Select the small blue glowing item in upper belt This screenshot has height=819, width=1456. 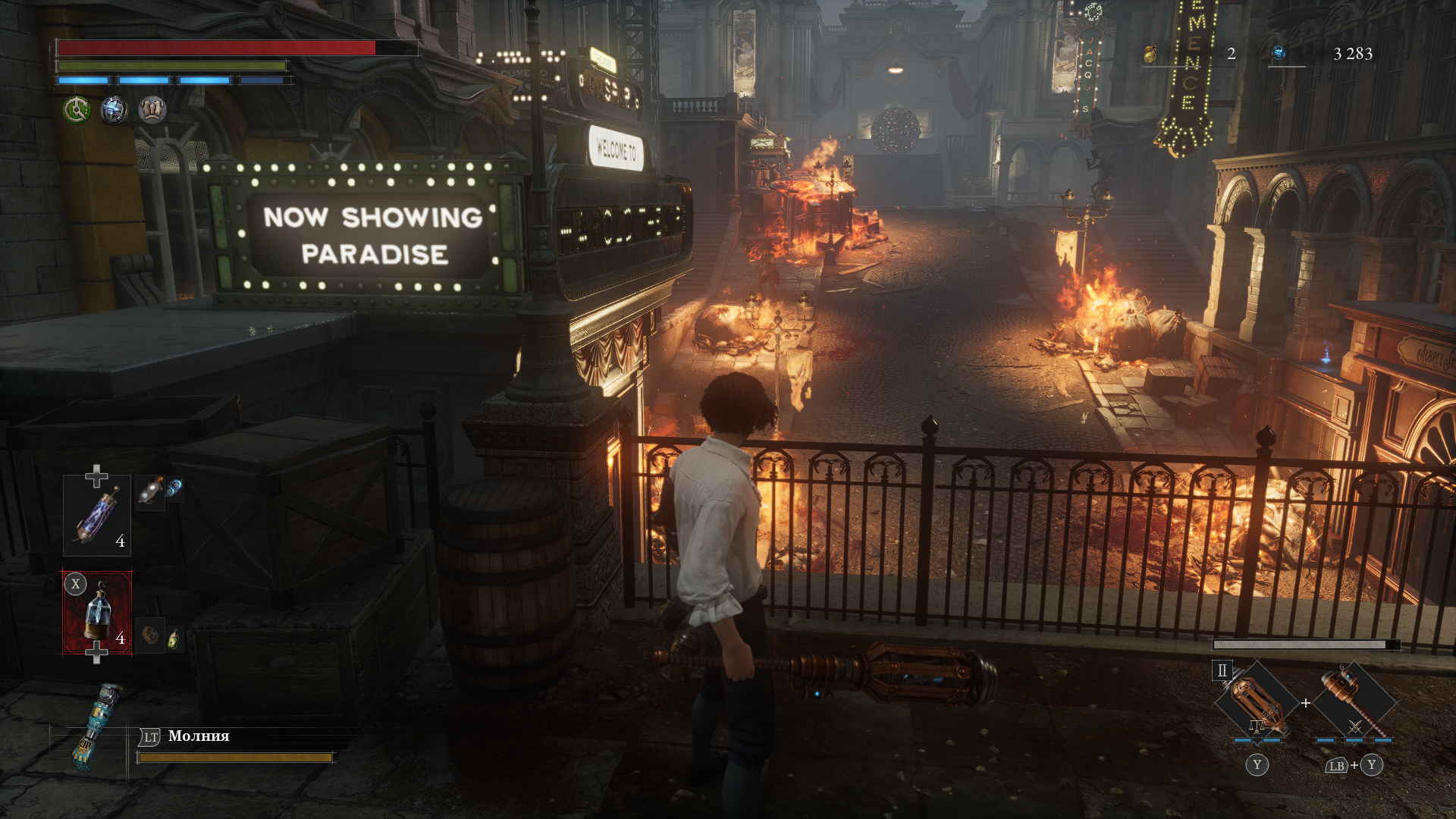pyautogui.click(x=174, y=489)
